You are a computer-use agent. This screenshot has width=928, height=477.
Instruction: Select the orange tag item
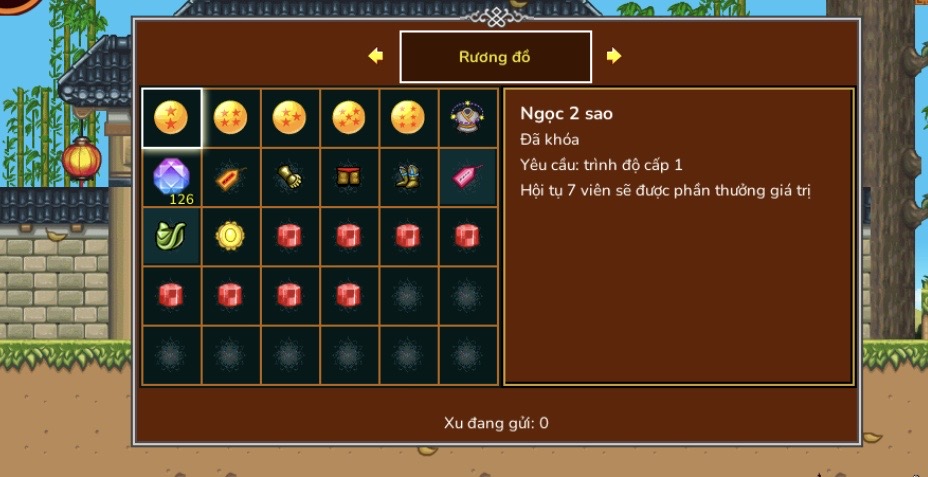point(230,177)
